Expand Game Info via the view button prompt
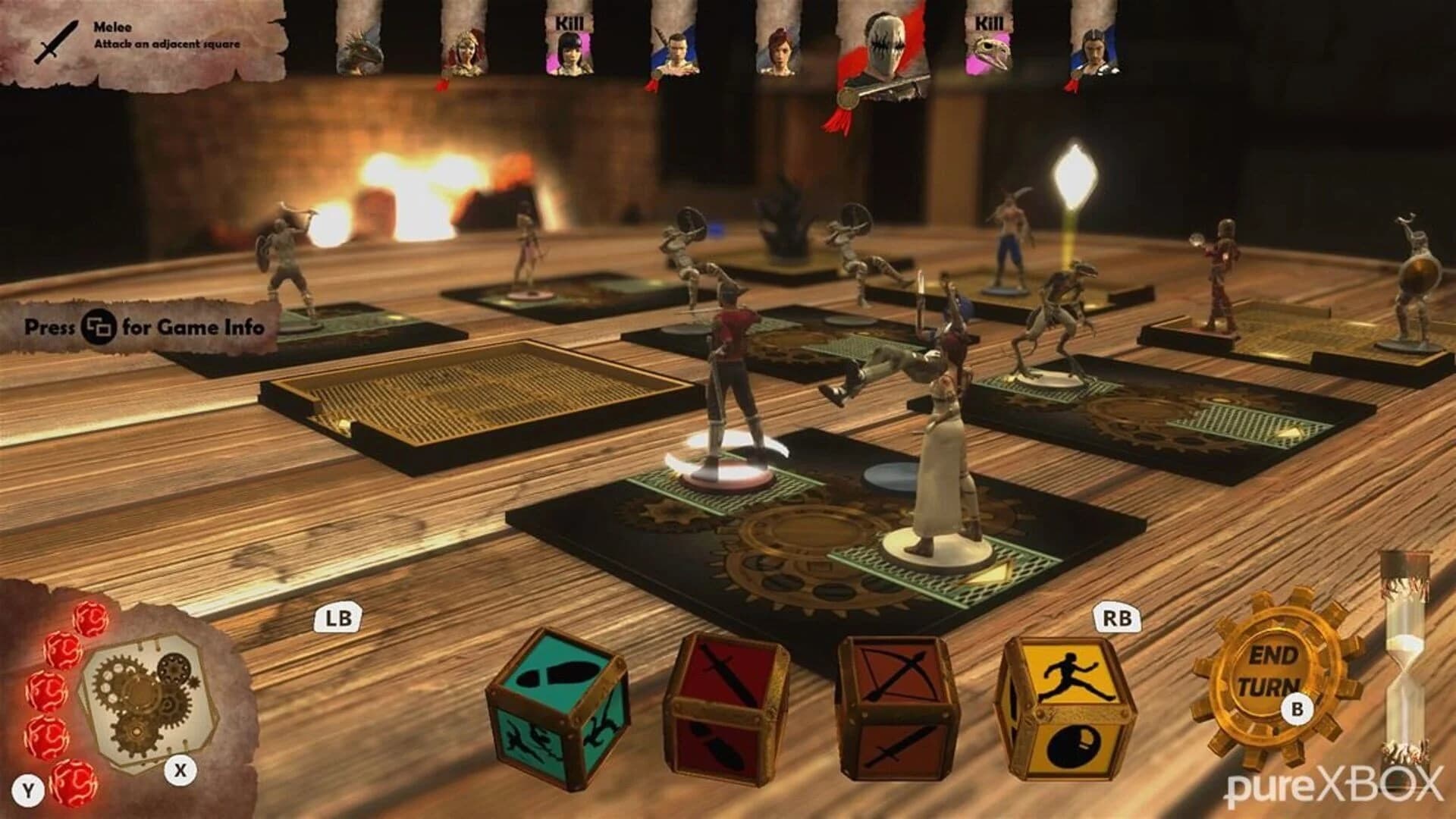The height and width of the screenshot is (819, 1456). pos(96,326)
